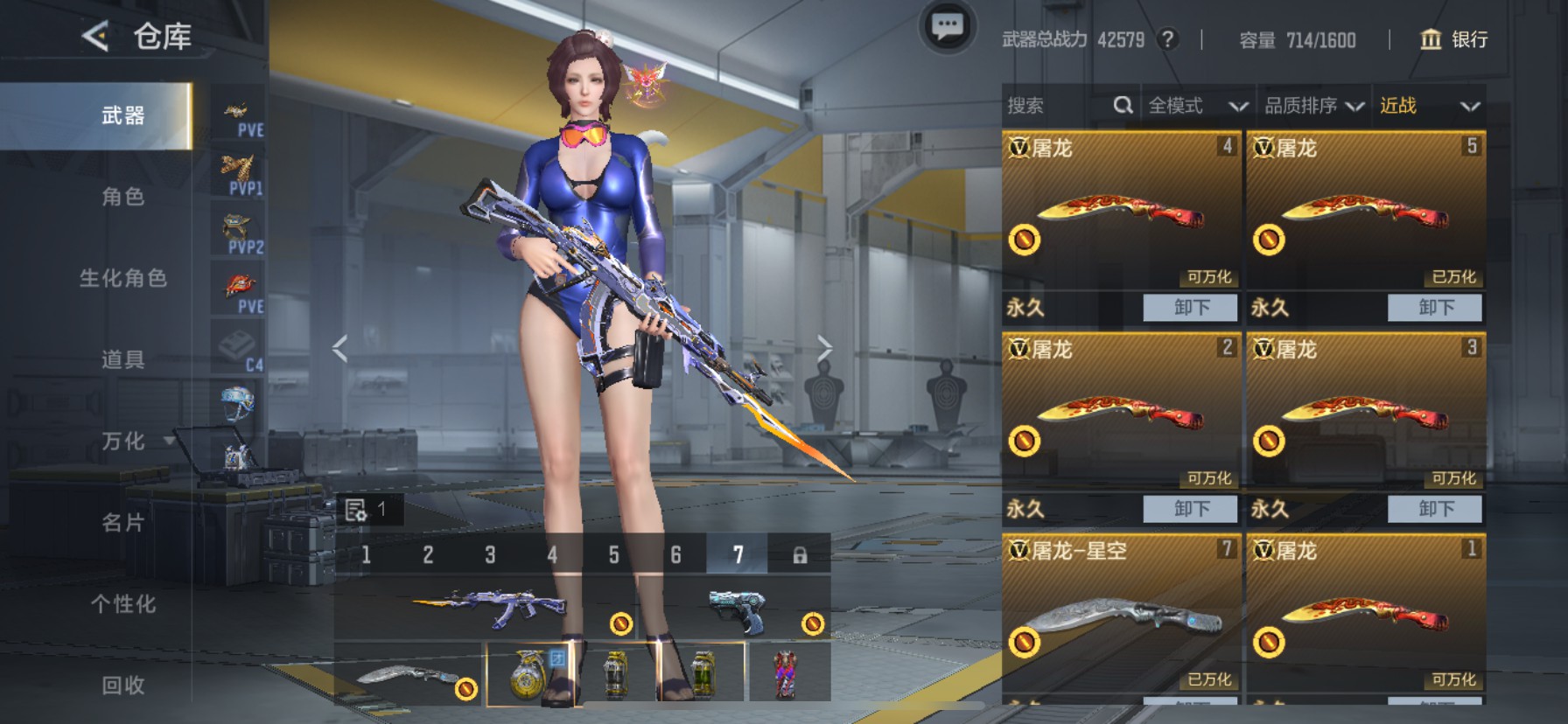
Task: Switch to the 武器 weapons tab
Action: click(122, 115)
